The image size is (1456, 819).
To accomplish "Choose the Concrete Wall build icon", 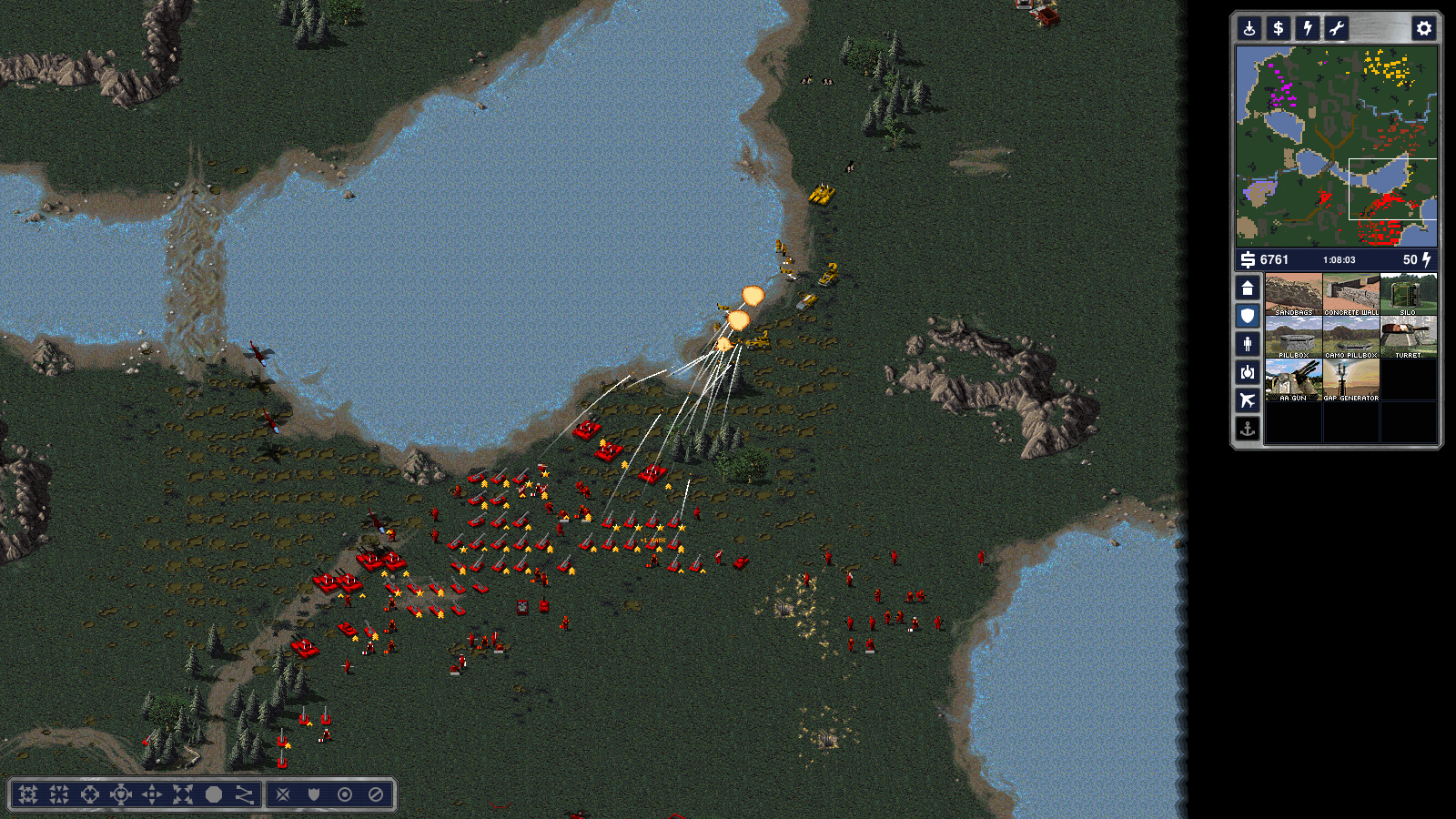I will click(x=1350, y=294).
